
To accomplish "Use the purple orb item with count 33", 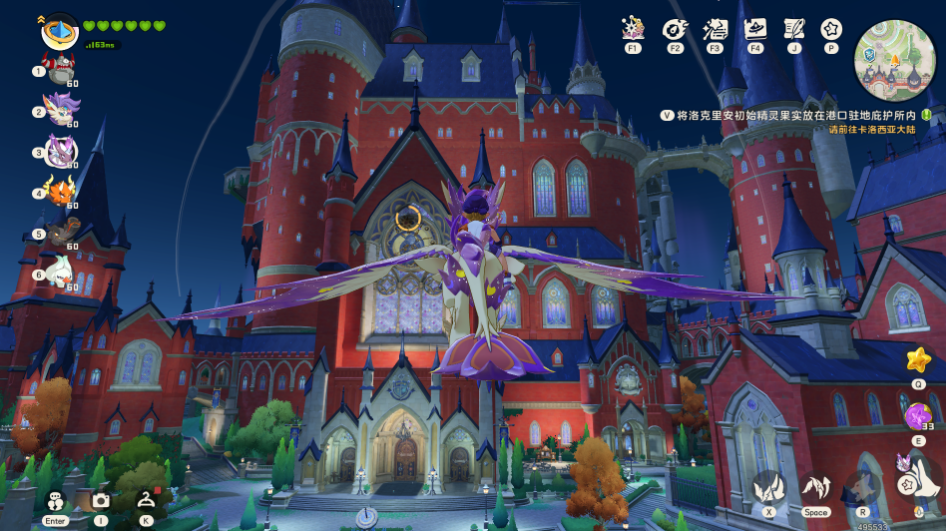I will click(x=917, y=415).
